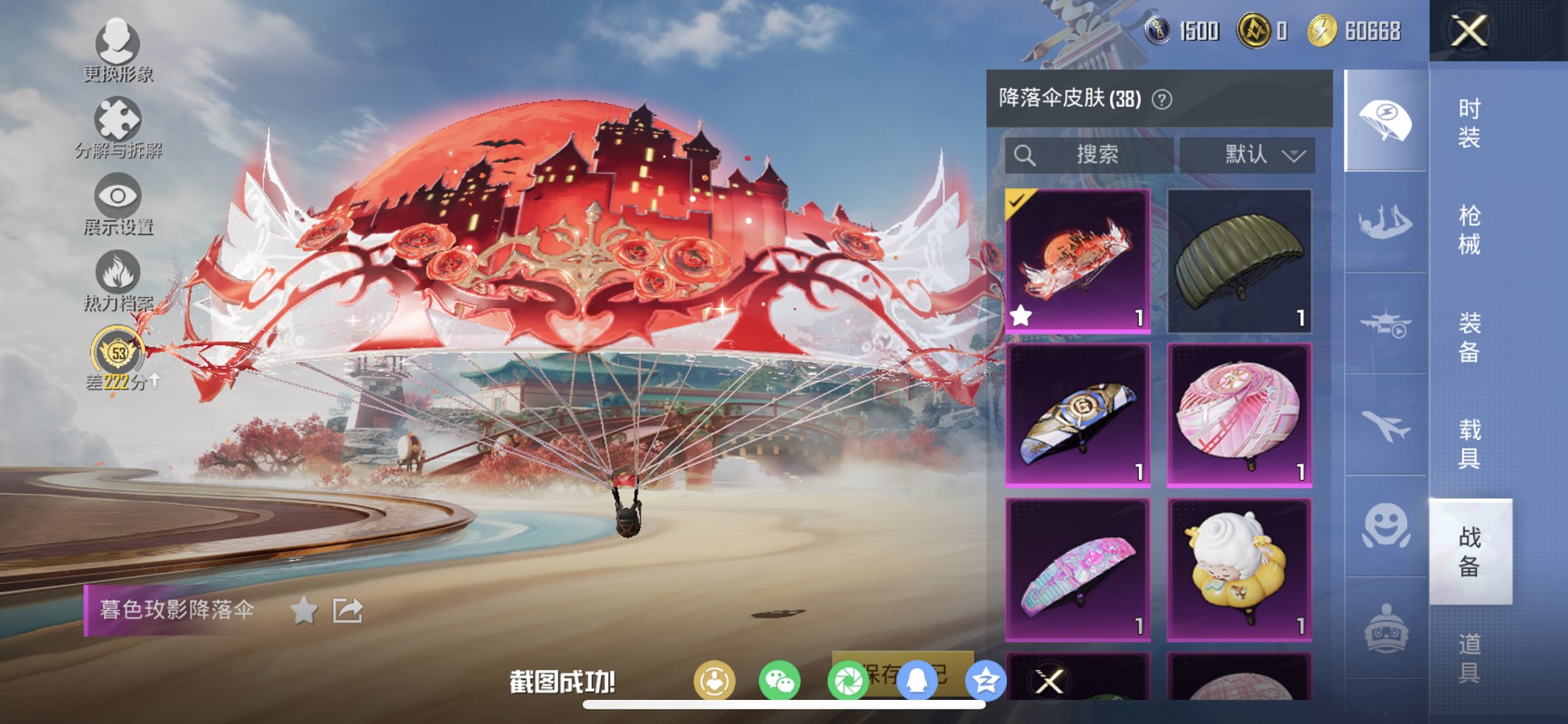Open 热力档案 flame icon

click(x=117, y=272)
